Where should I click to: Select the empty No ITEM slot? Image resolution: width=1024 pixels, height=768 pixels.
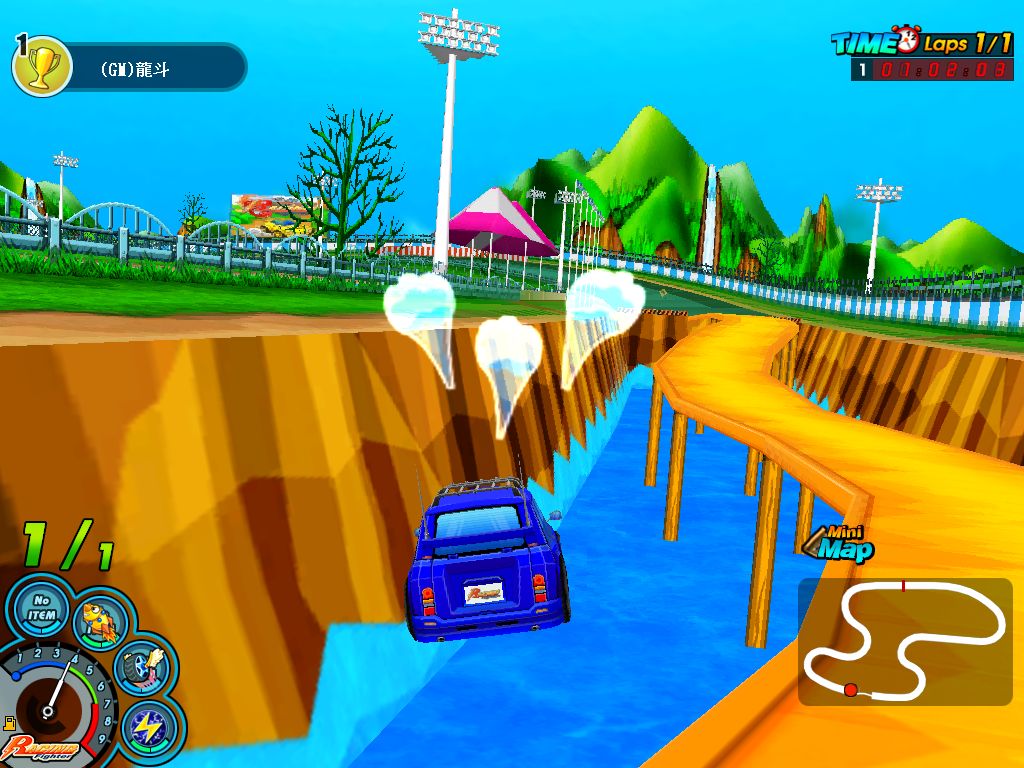tap(41, 608)
